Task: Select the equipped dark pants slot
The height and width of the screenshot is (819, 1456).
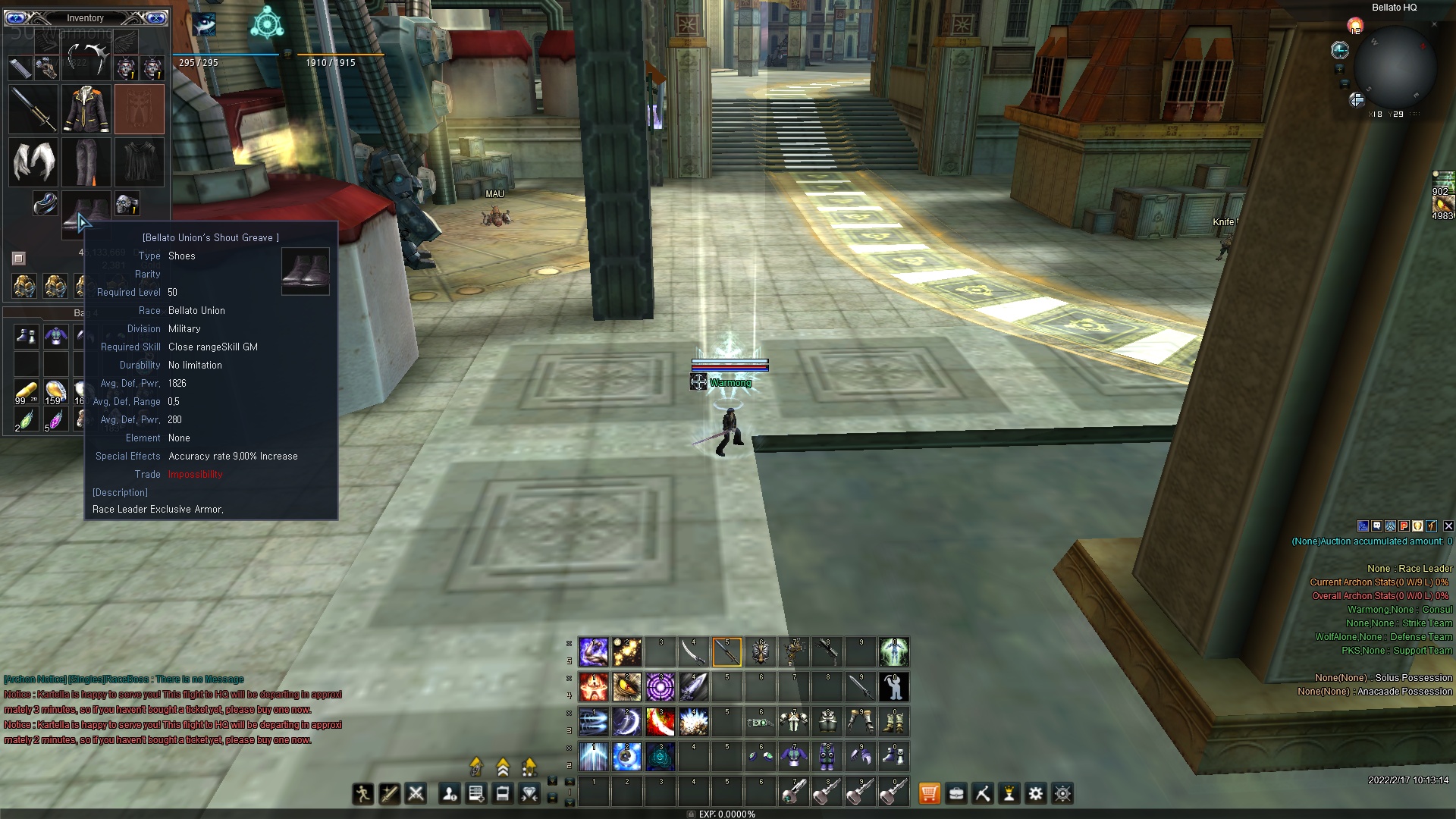Action: (x=86, y=162)
